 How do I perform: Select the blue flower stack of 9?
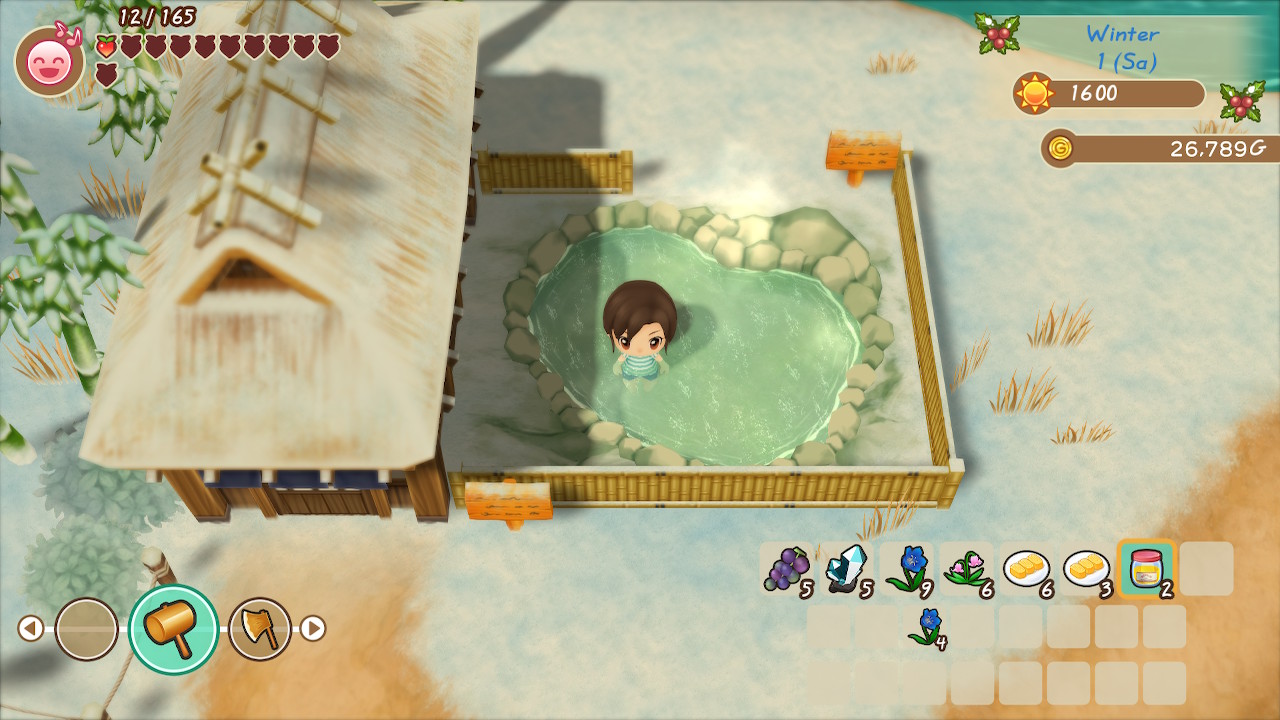pos(907,570)
